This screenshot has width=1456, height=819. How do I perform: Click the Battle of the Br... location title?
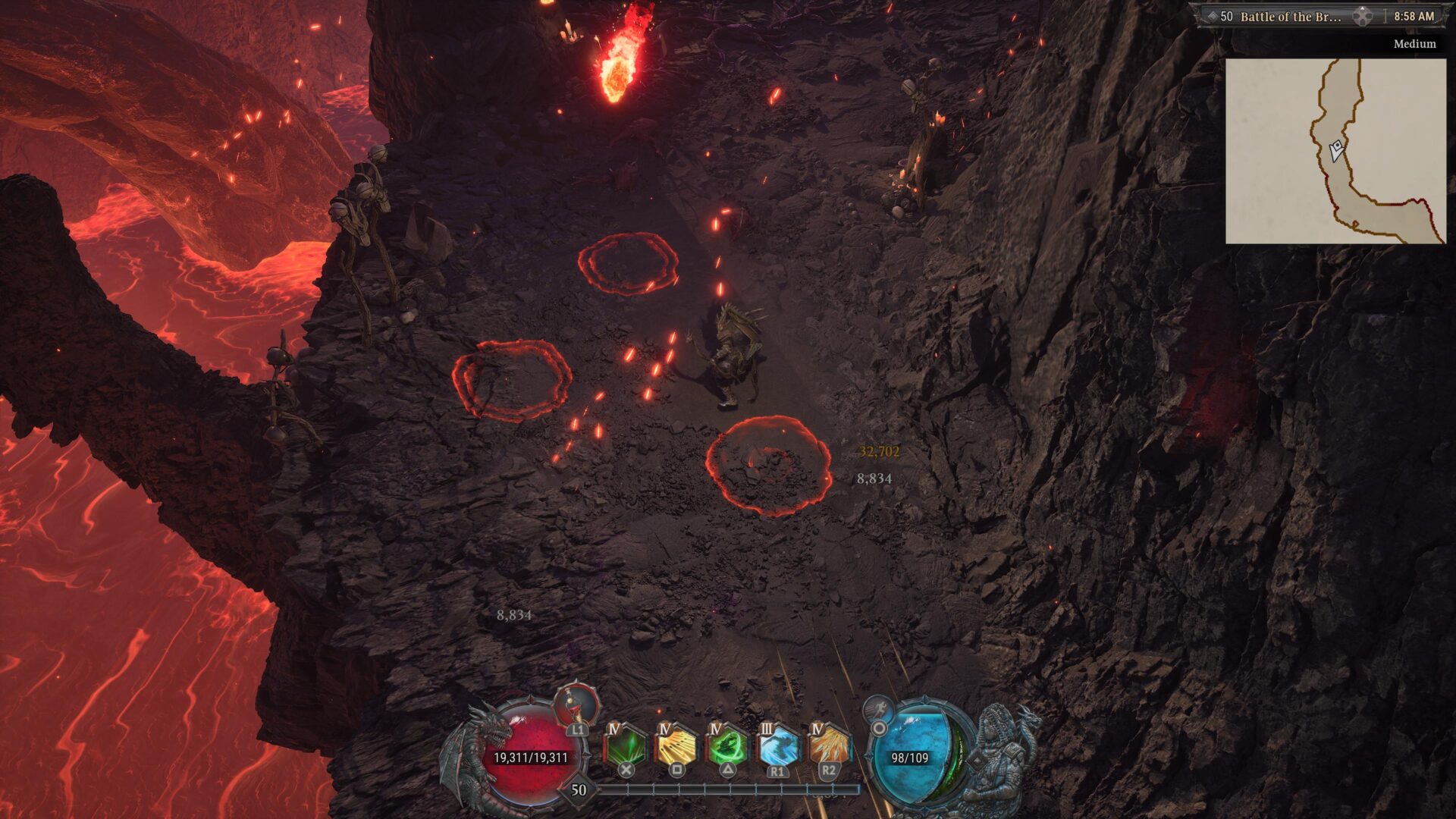1289,16
